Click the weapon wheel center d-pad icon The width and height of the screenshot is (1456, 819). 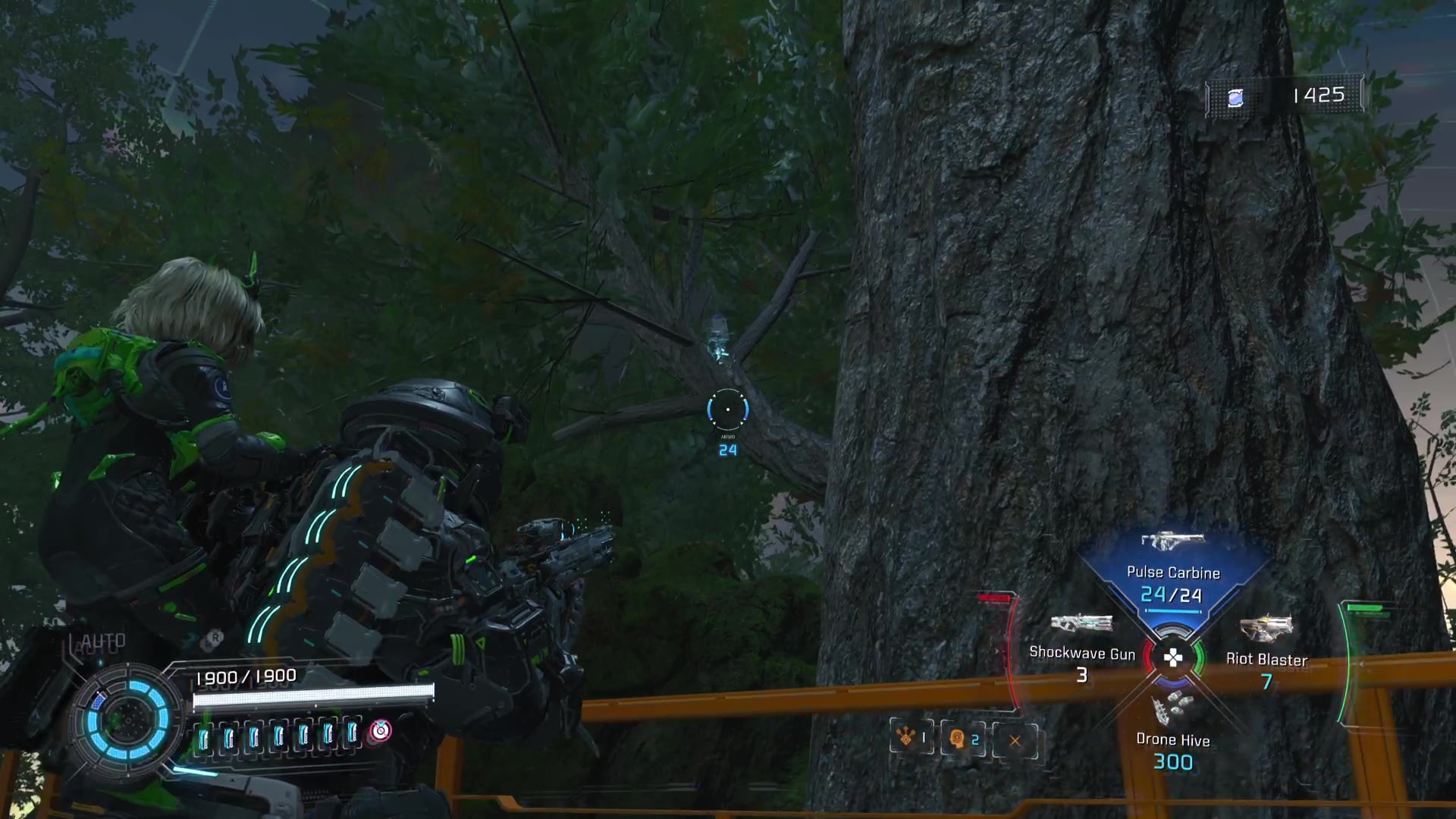tap(1173, 657)
